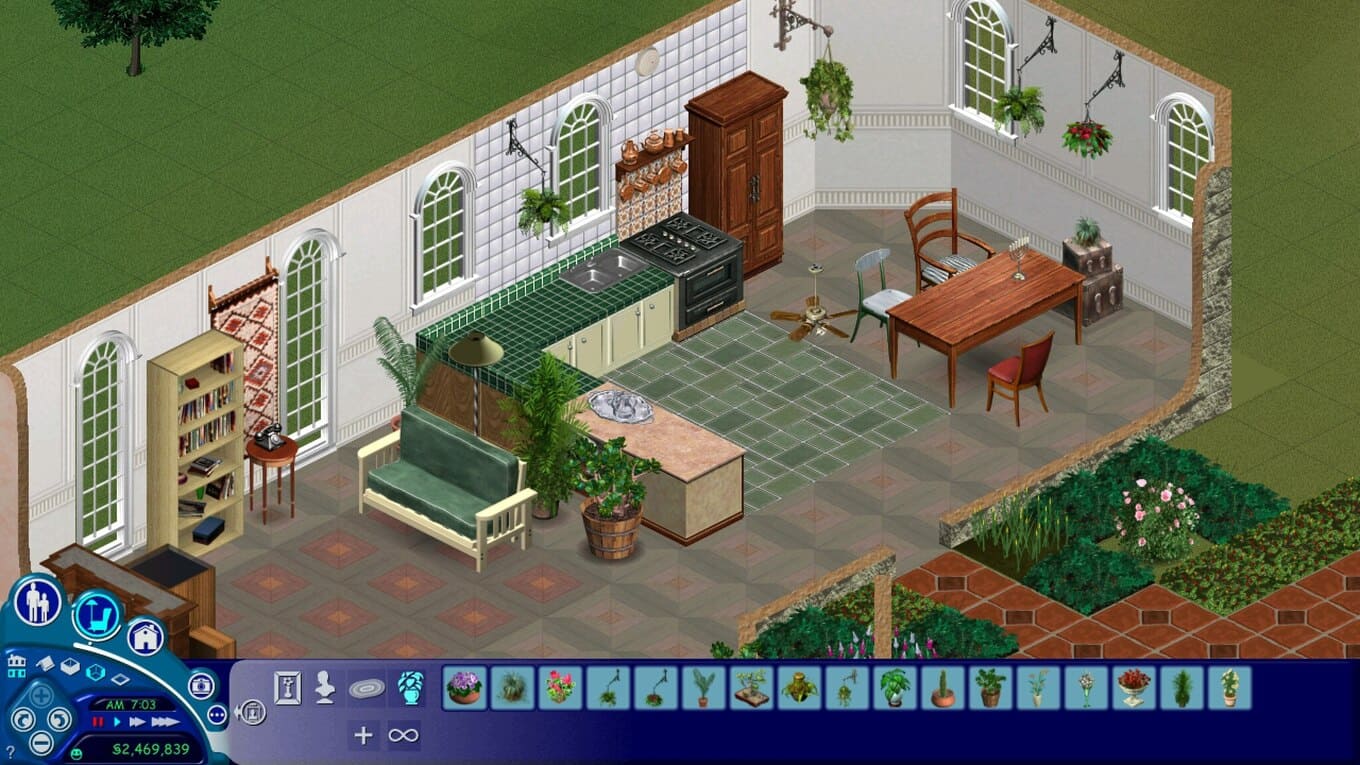Open the camera snapshot tool

201,685
